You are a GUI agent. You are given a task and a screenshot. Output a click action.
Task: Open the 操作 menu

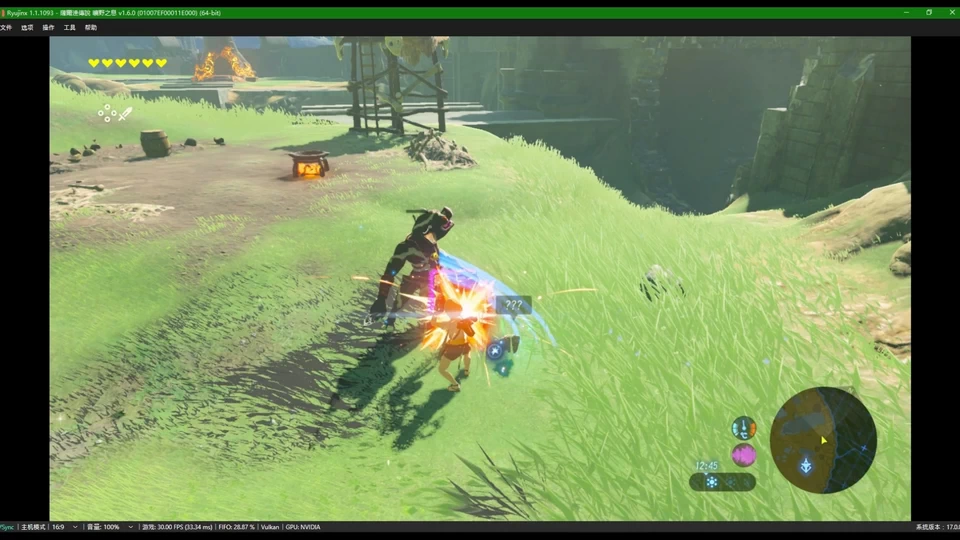48,28
